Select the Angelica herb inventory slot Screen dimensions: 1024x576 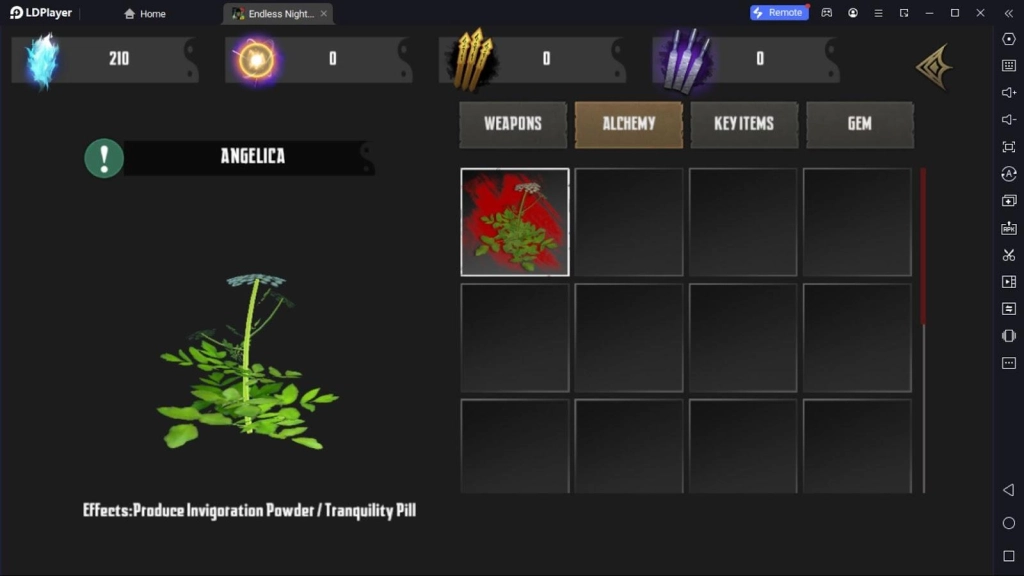click(515, 222)
